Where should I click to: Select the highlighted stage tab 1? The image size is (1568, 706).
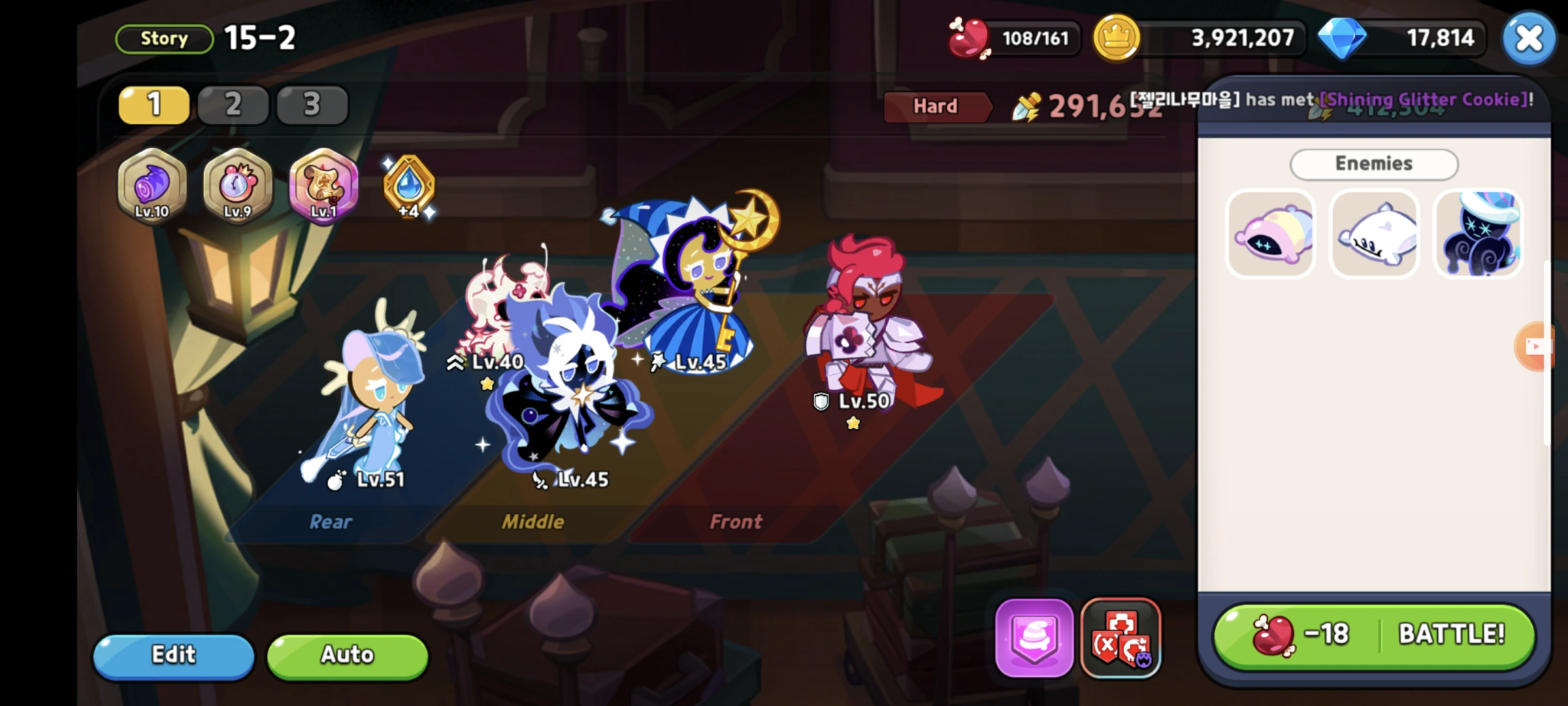point(153,105)
